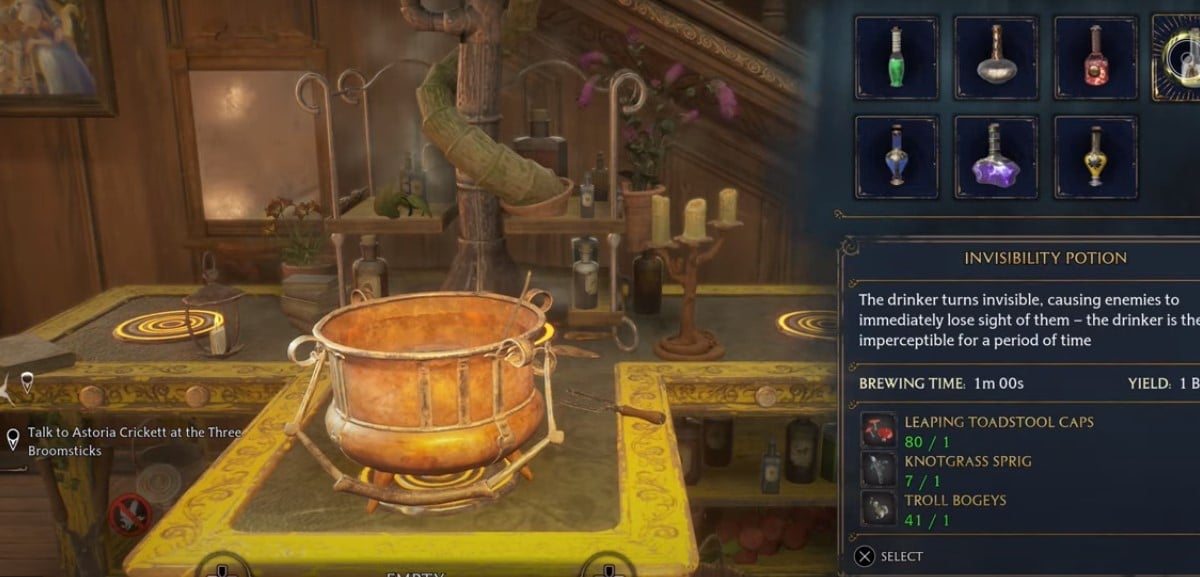Select the purple potion bottle recipe

pos(996,157)
